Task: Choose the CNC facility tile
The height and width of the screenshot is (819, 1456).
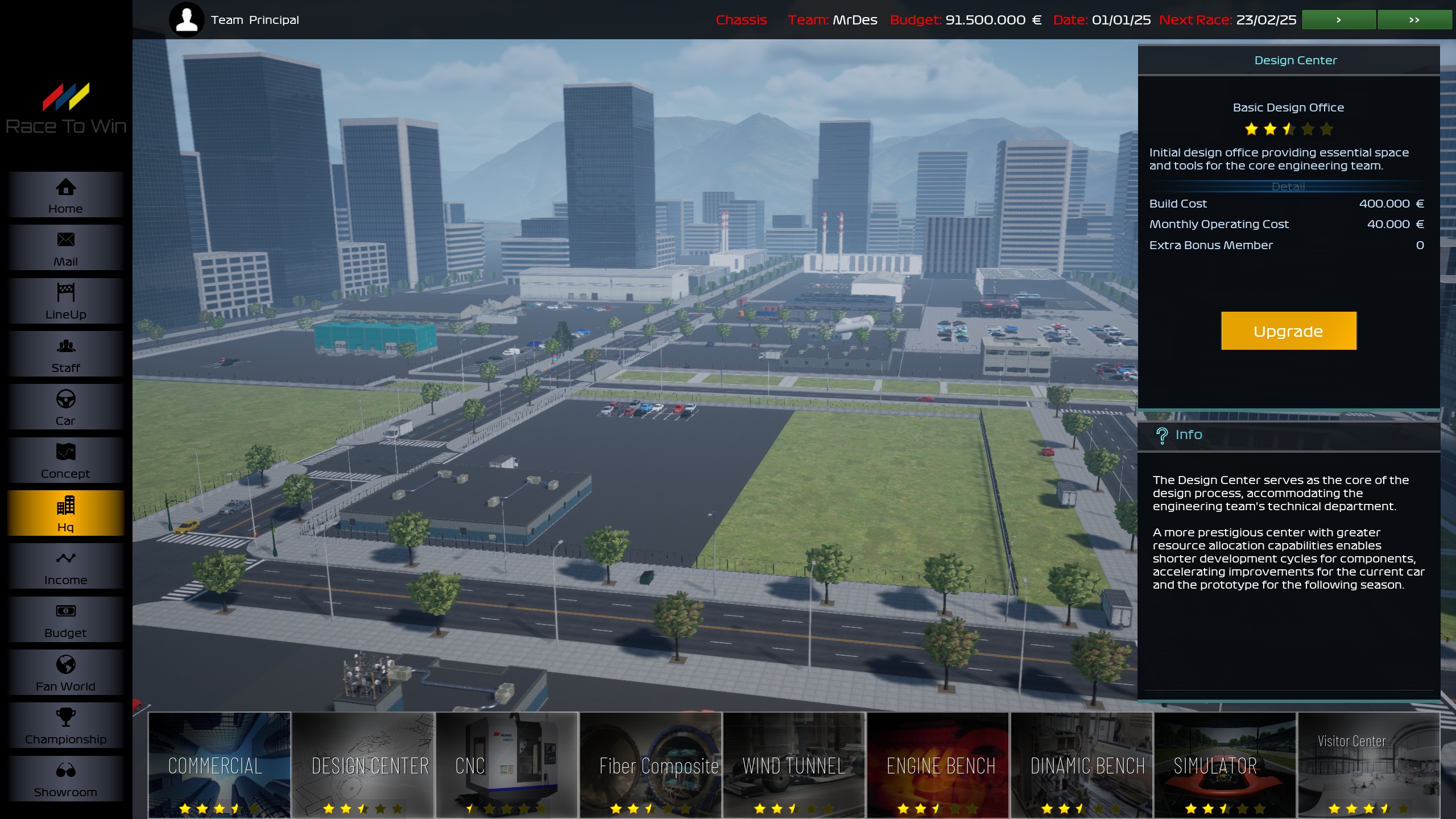Action: [x=507, y=765]
